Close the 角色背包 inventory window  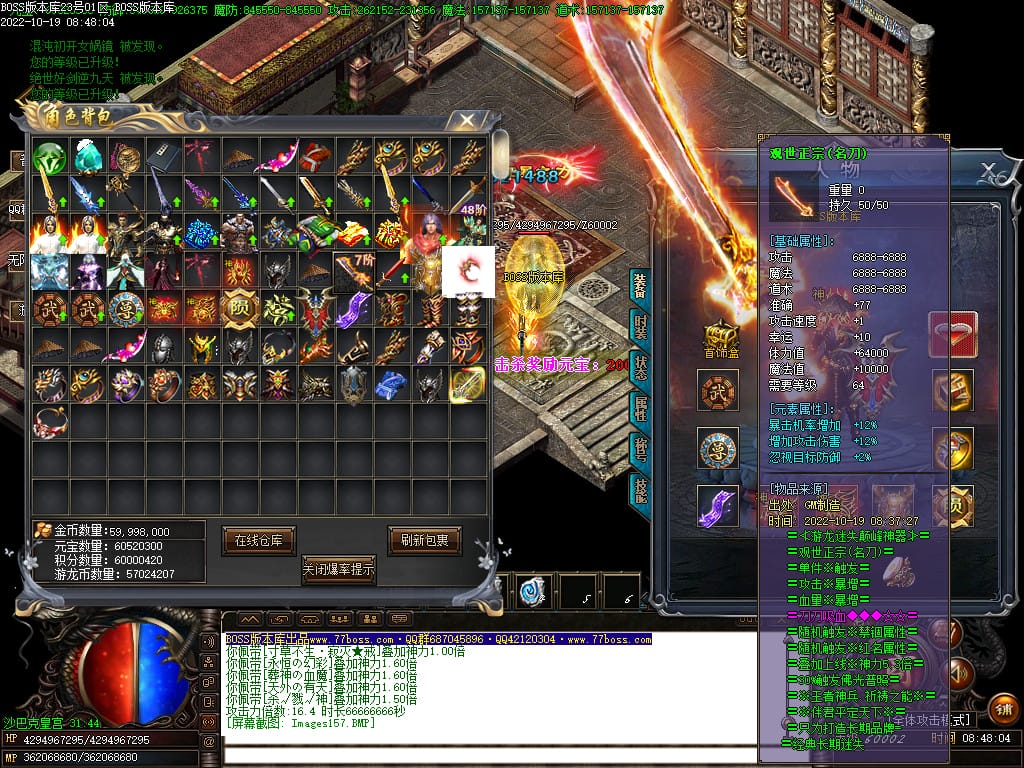tap(466, 120)
